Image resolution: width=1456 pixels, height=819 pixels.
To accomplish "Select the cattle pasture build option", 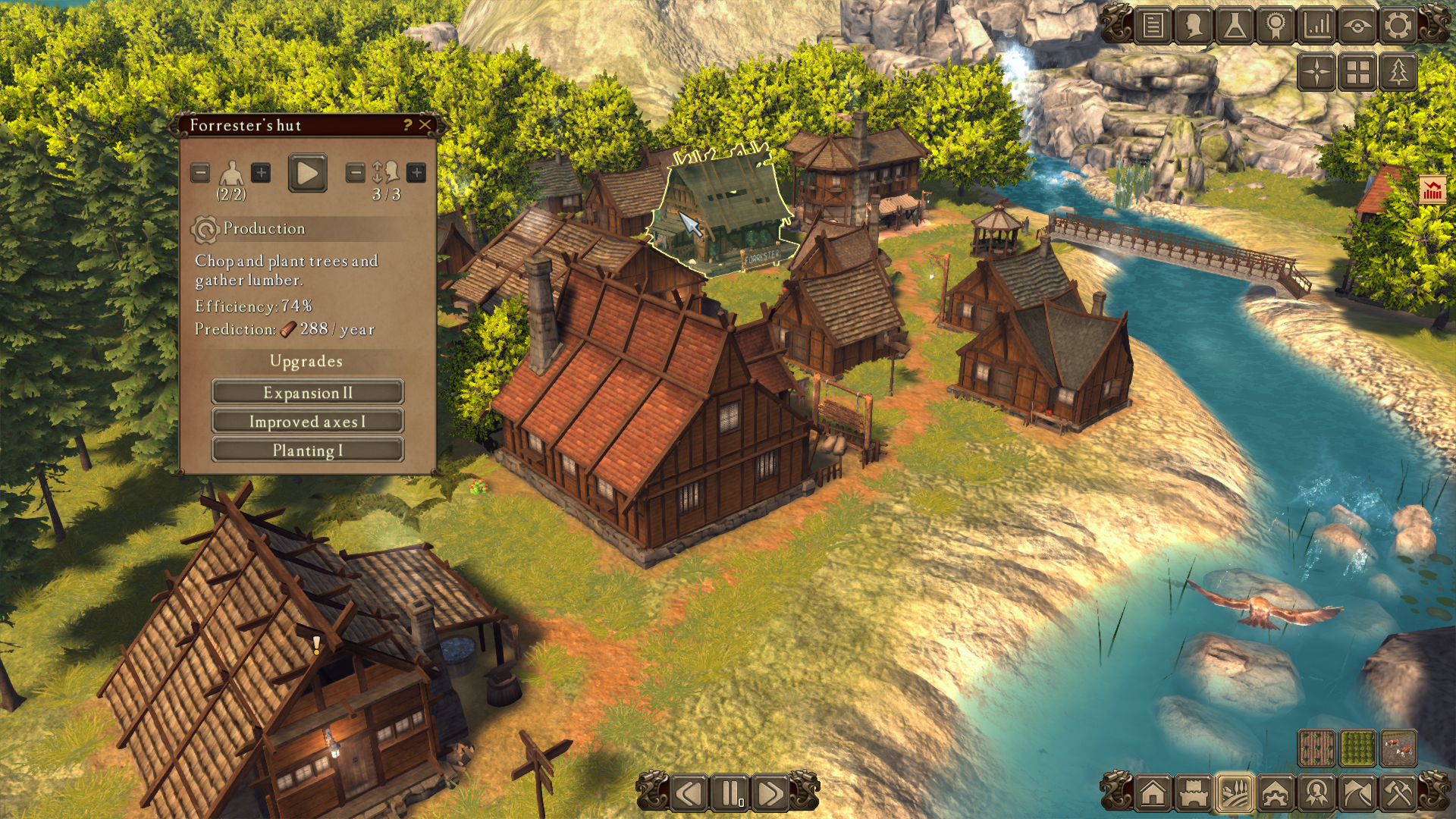I will click(1398, 749).
